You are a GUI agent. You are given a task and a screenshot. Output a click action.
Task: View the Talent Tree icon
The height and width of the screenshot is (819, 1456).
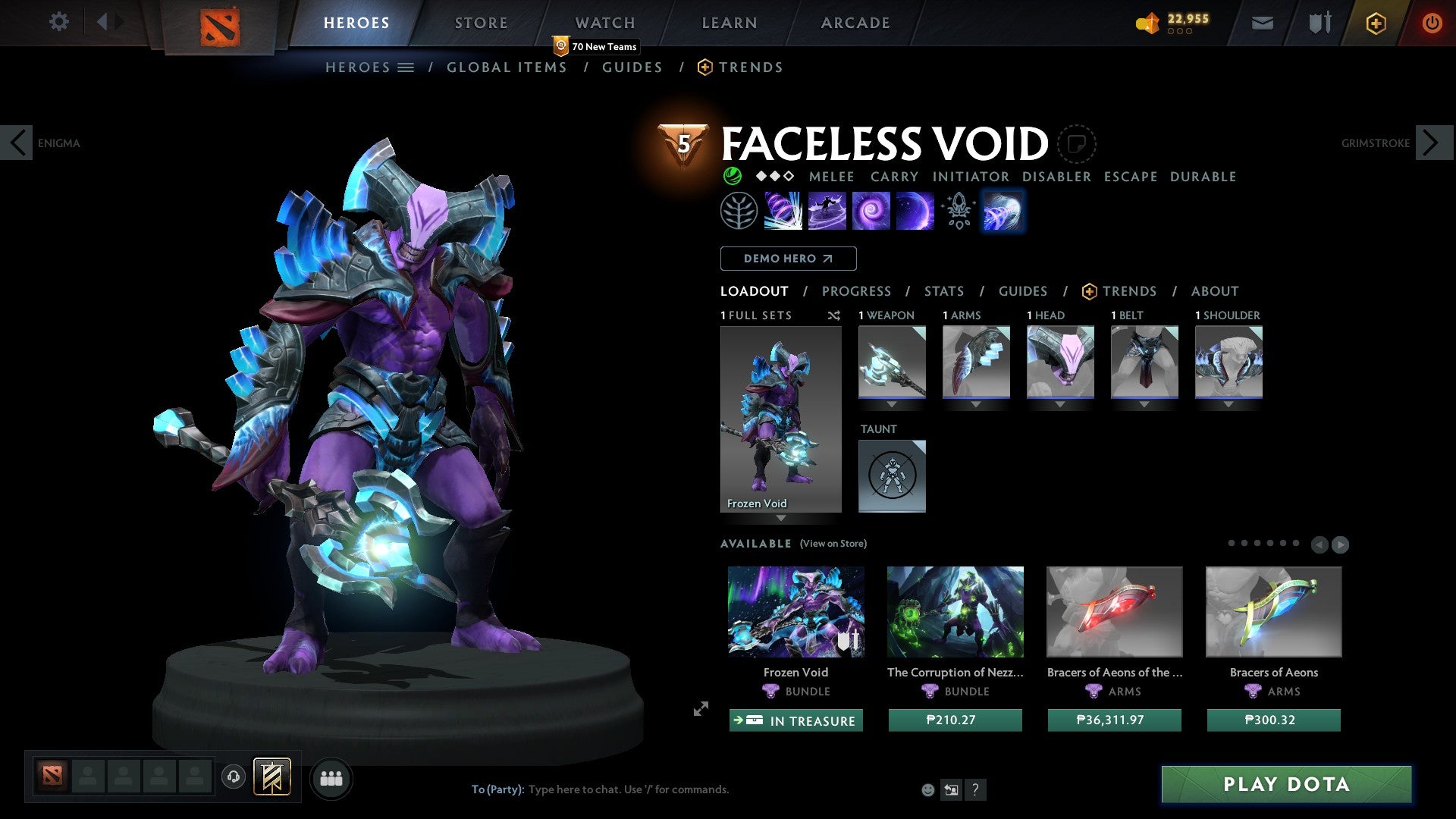(x=739, y=211)
